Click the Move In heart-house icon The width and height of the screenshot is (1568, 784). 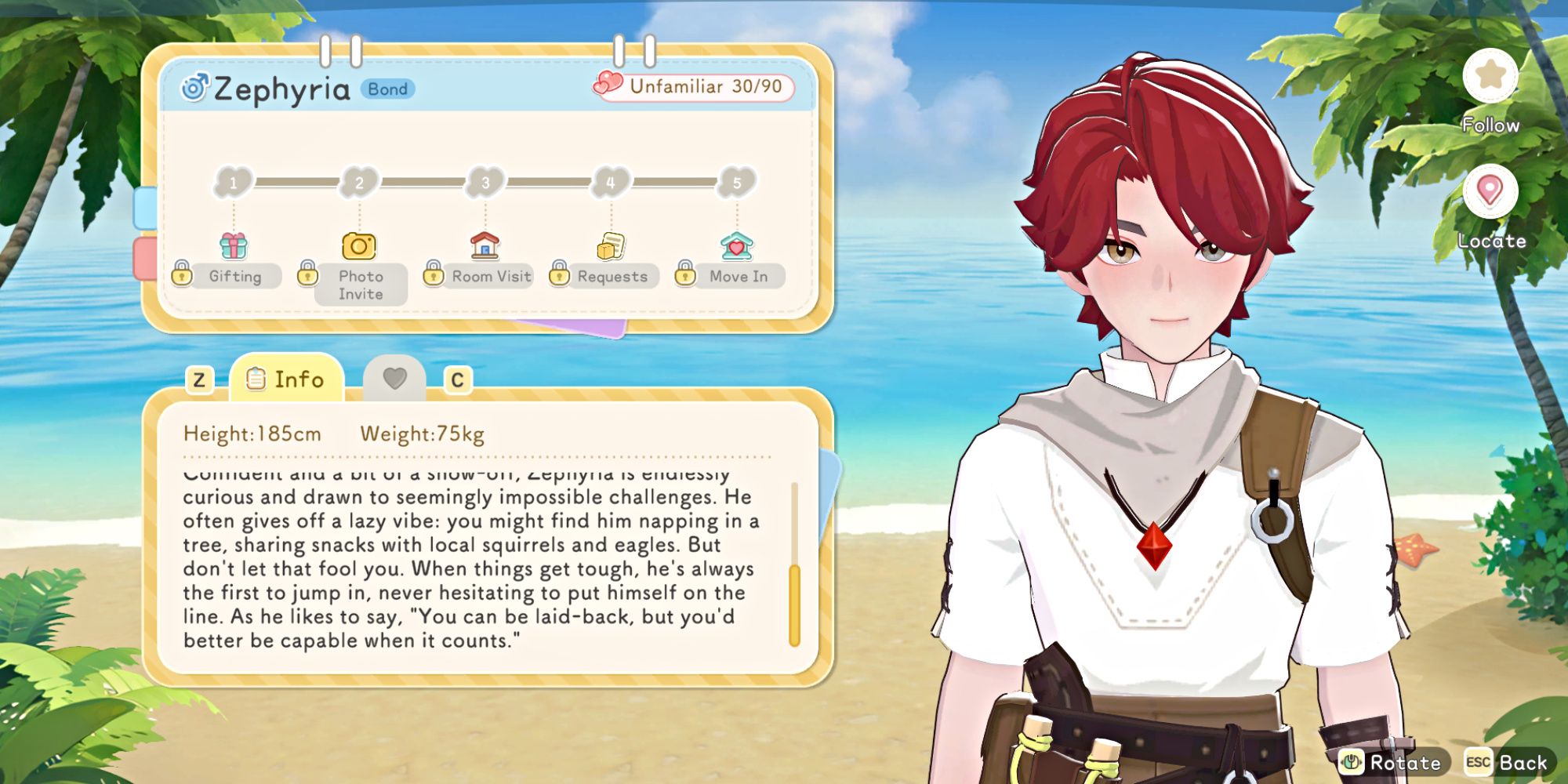coord(735,245)
